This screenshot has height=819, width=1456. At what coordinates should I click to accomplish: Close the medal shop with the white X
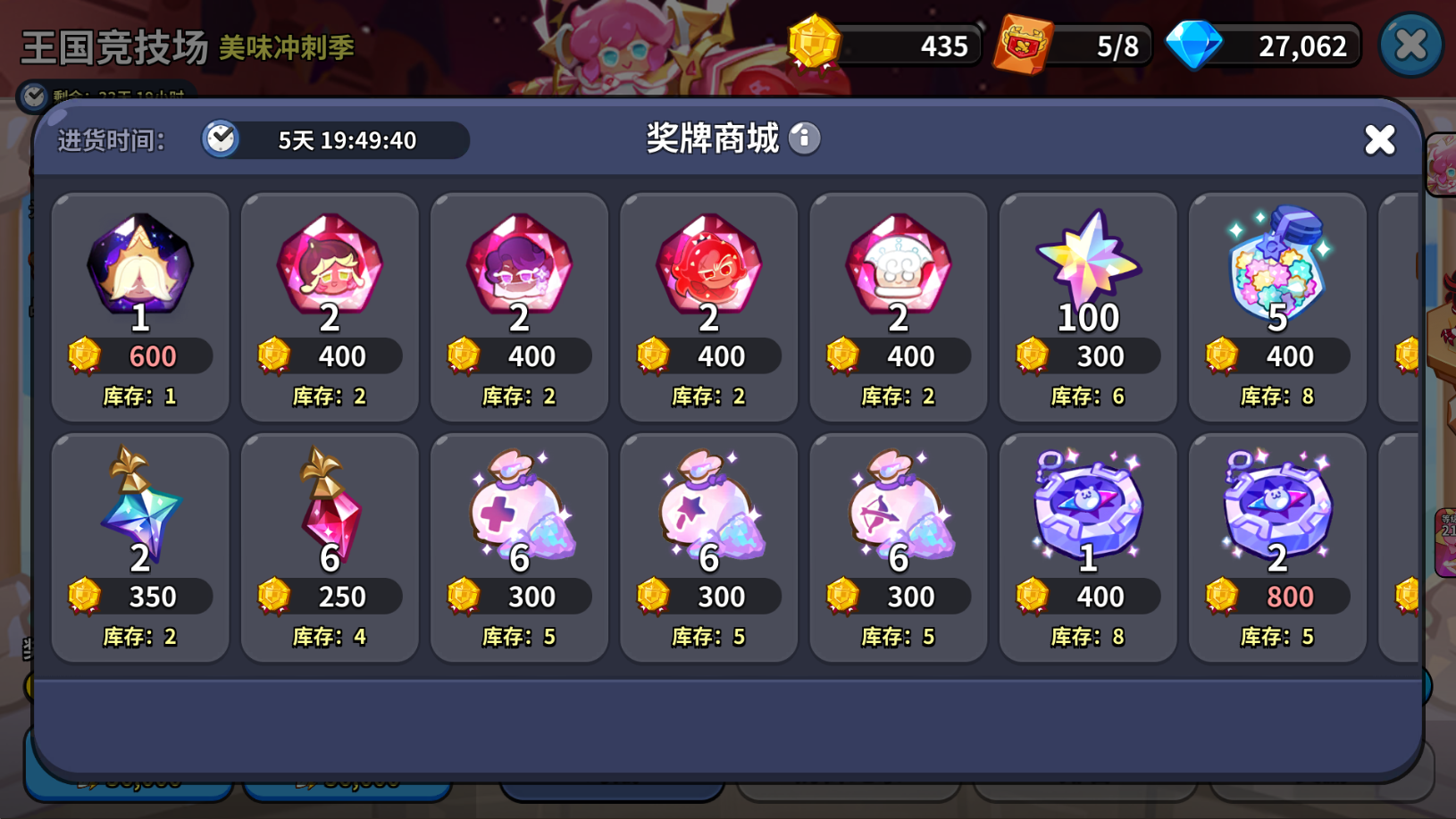point(1379,139)
